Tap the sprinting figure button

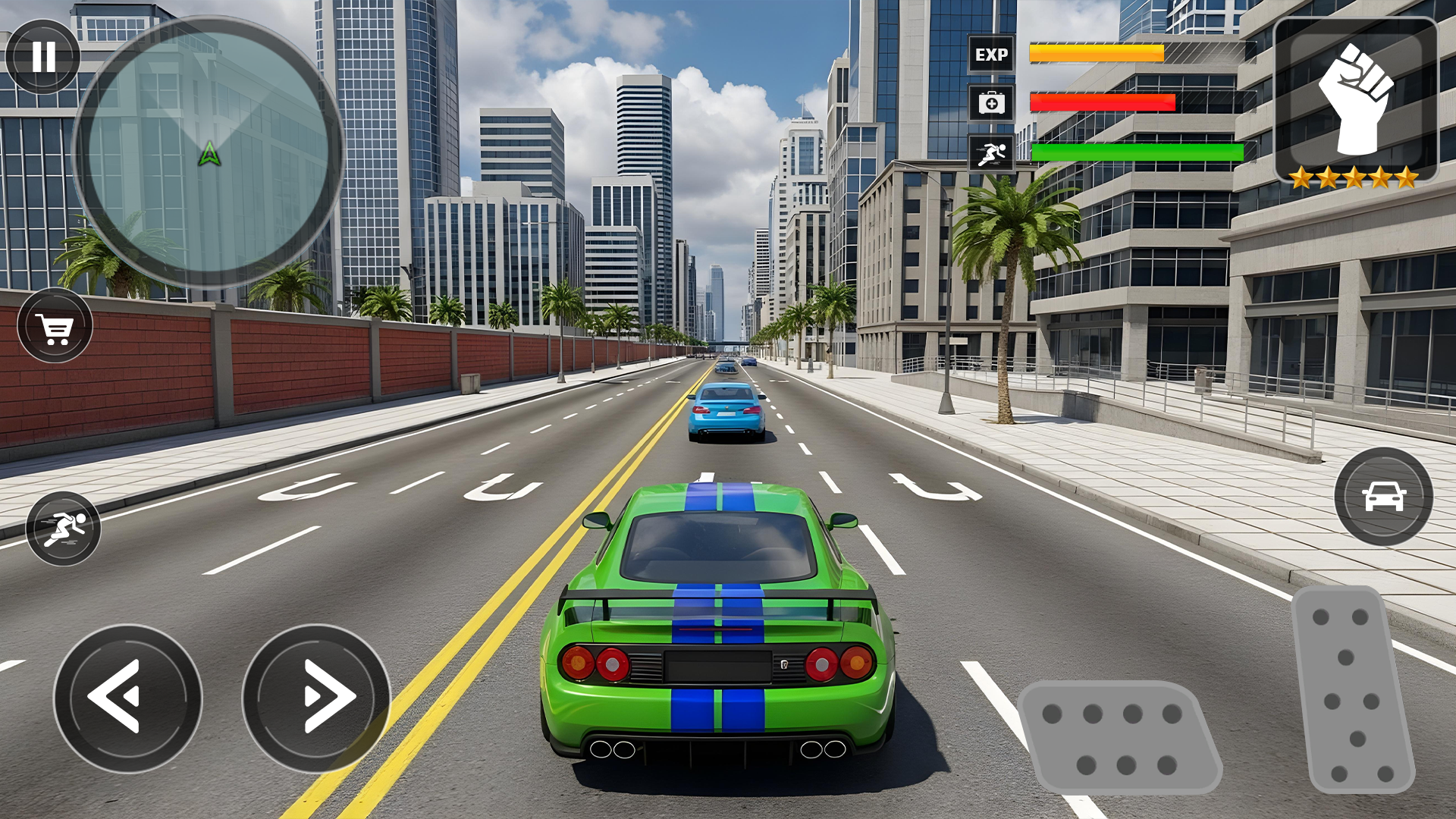click(64, 529)
